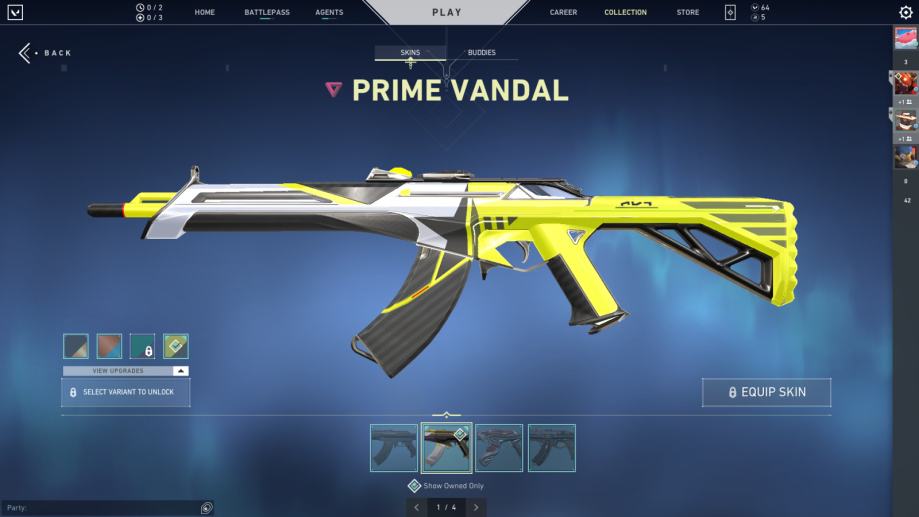Go to the Agents page
The height and width of the screenshot is (517, 919).
pyautogui.click(x=329, y=13)
